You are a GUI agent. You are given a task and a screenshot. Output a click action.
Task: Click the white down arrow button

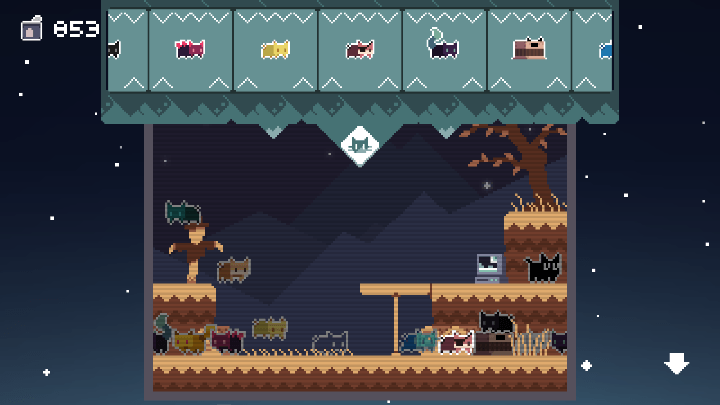(x=677, y=363)
